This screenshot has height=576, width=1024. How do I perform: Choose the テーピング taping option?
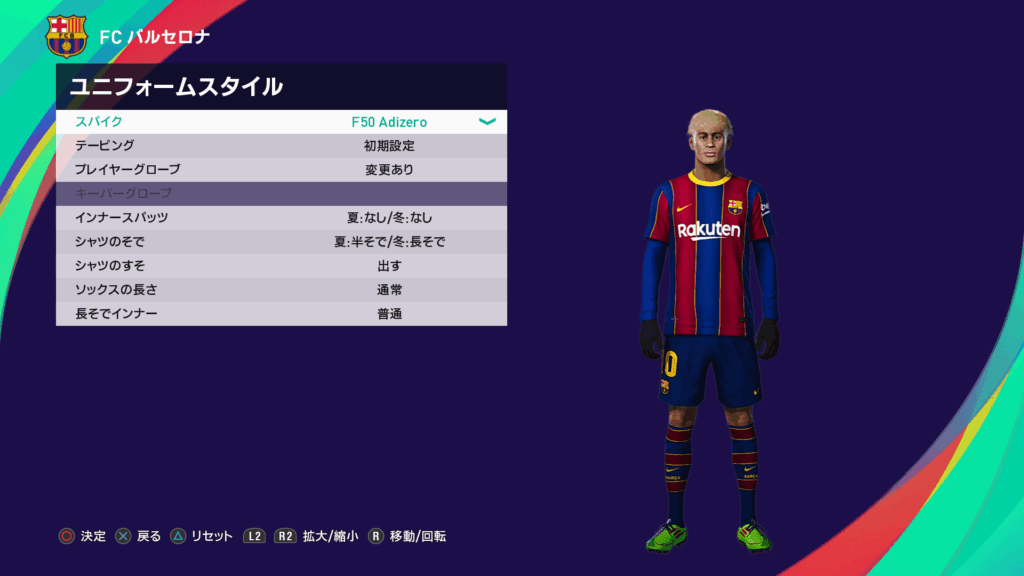pos(280,146)
